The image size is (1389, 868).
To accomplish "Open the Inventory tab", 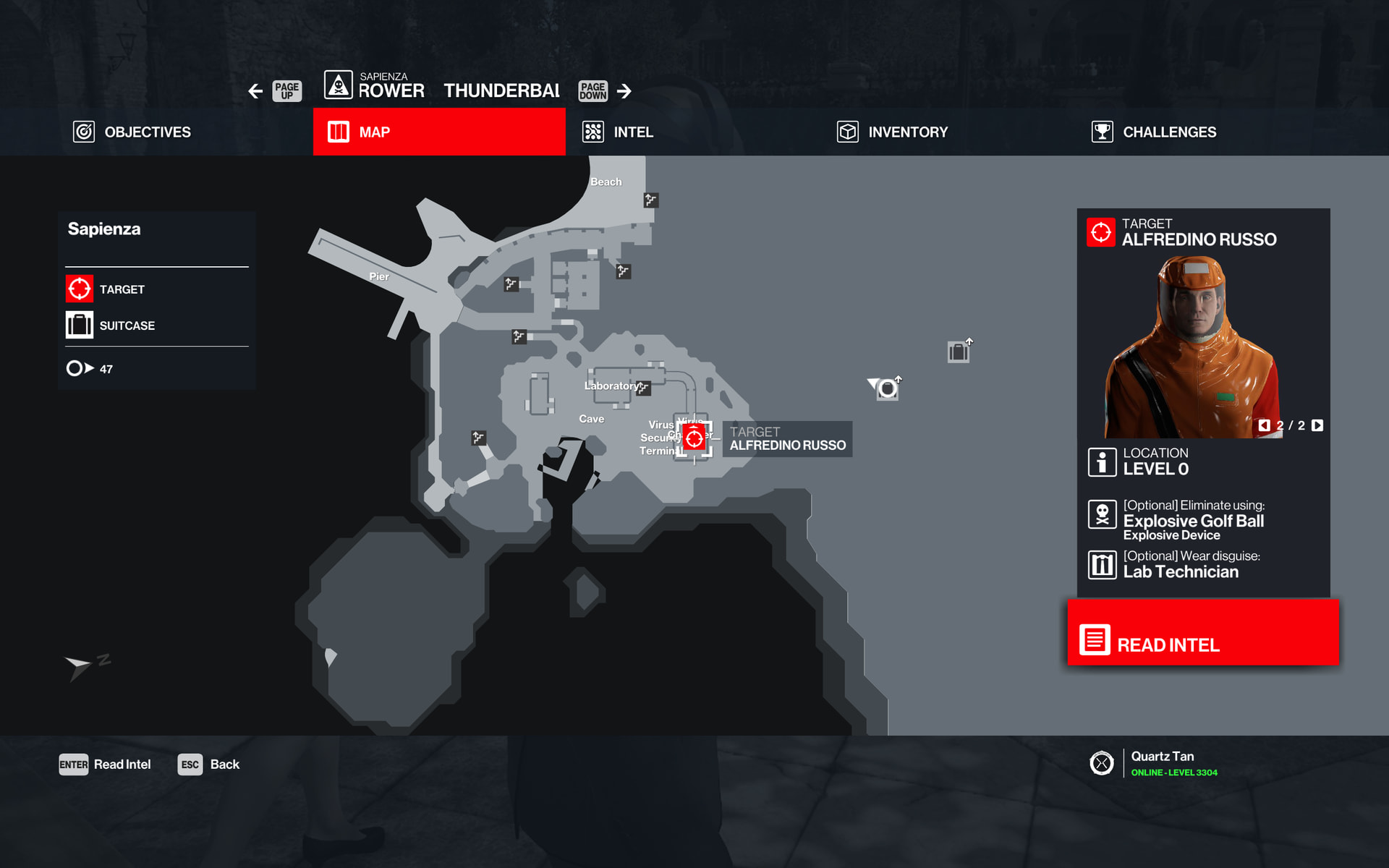I will [893, 132].
